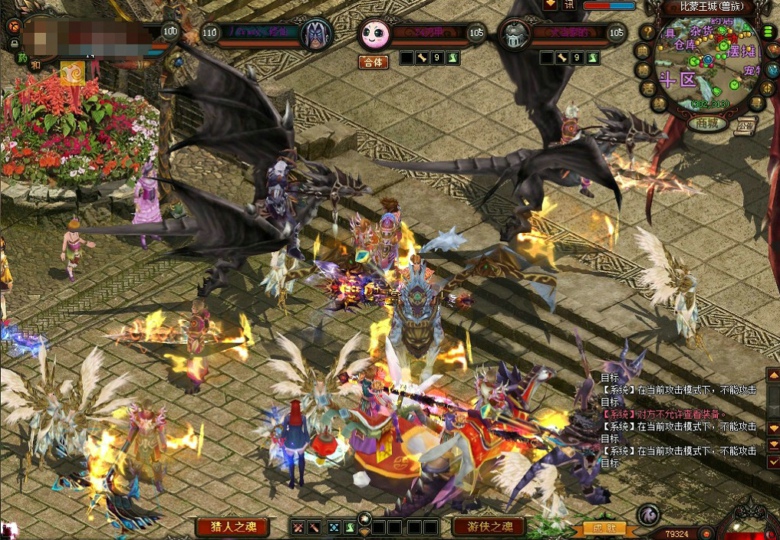This screenshot has width=780, height=540.
Task: Click the yellow swirl buff icon
Action: (72, 72)
